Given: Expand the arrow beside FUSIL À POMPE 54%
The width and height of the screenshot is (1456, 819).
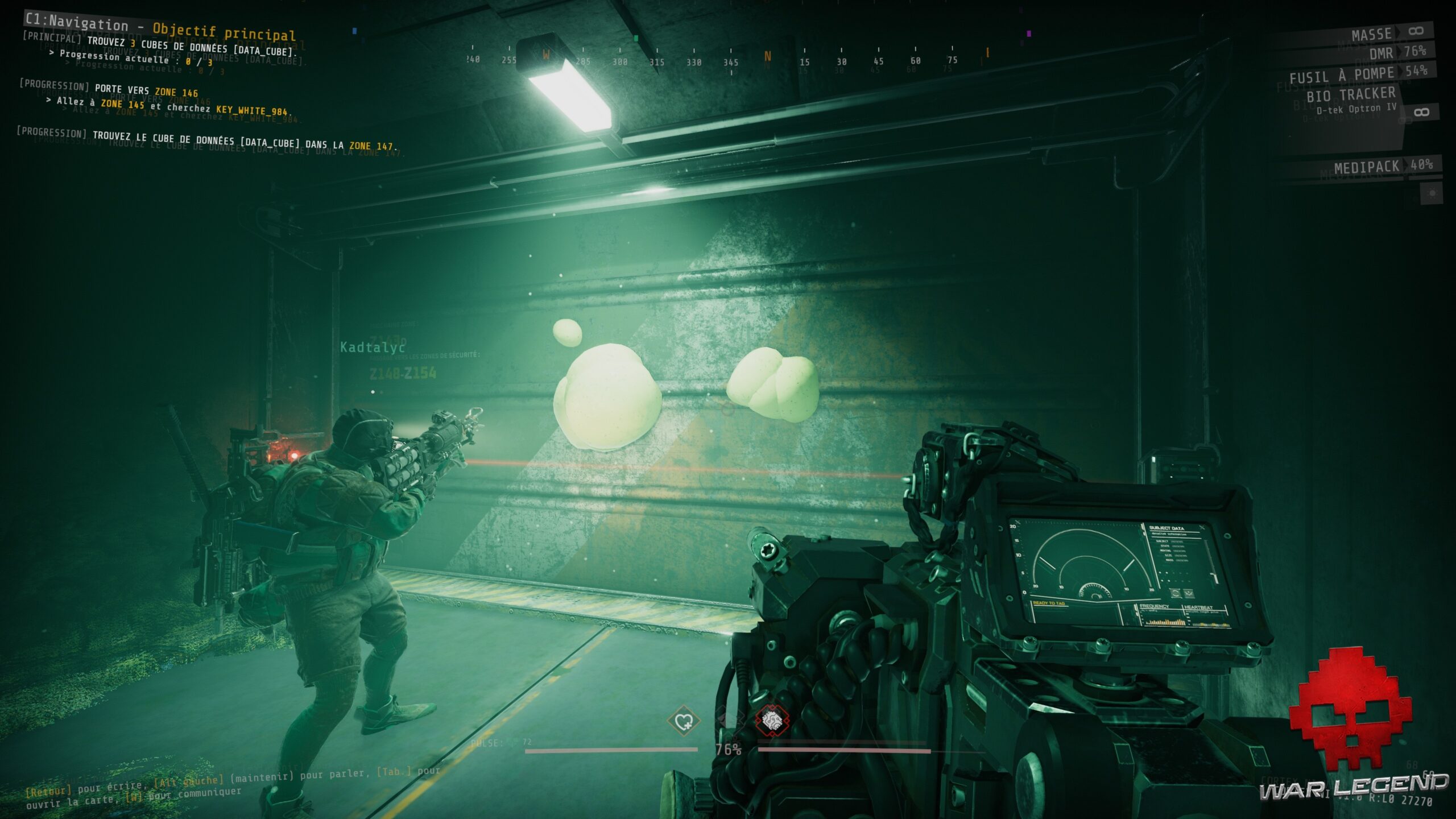Looking at the screenshot, I should click(1399, 72).
